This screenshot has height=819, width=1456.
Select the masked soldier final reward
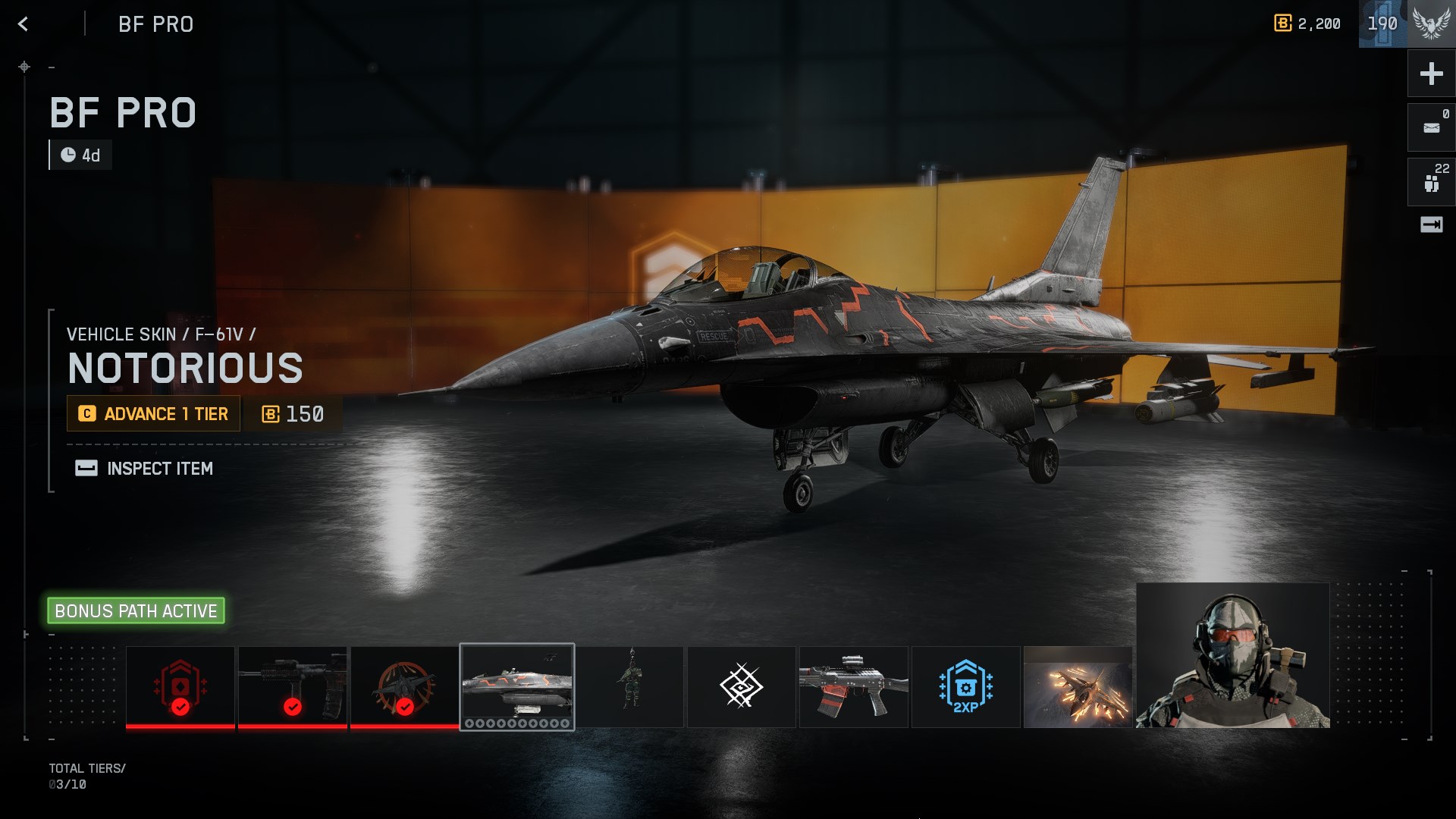[x=1233, y=656]
